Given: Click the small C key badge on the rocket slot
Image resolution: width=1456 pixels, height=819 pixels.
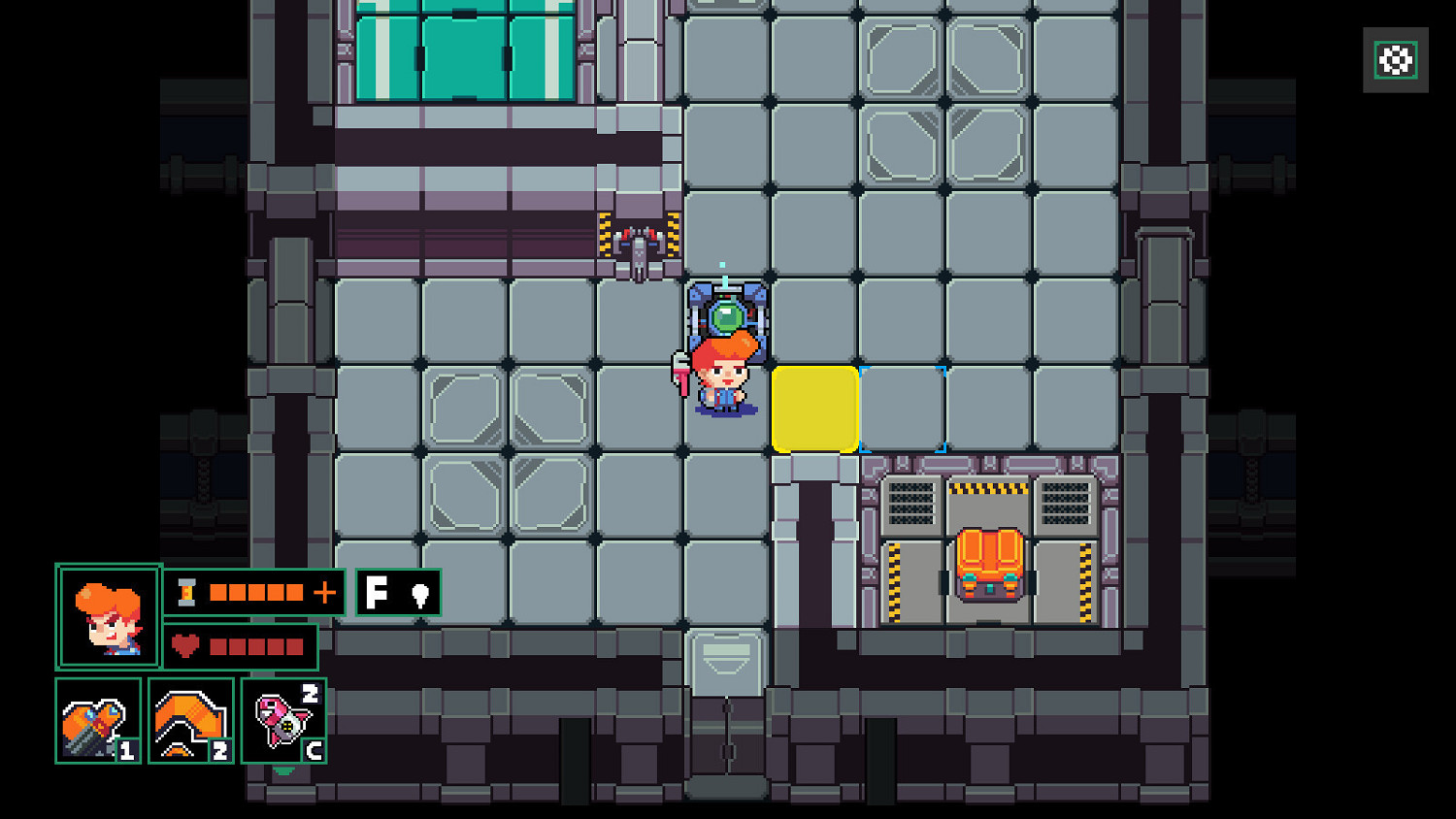Looking at the screenshot, I should click(314, 750).
